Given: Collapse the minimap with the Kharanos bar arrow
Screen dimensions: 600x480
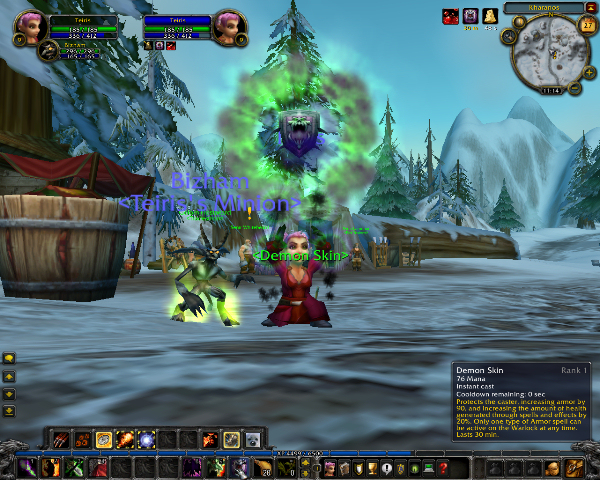Looking at the screenshot, I should (592, 8).
